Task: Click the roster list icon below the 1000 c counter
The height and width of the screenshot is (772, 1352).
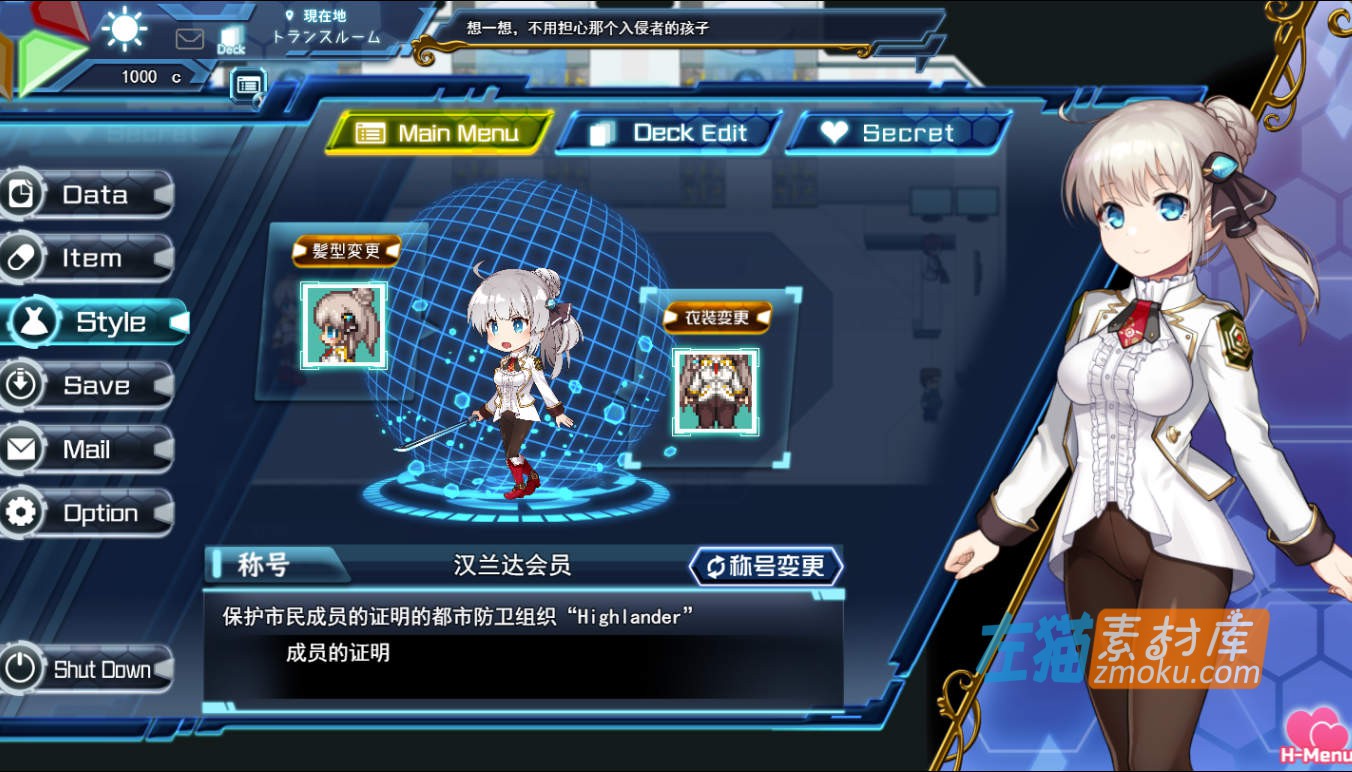Action: (x=247, y=85)
